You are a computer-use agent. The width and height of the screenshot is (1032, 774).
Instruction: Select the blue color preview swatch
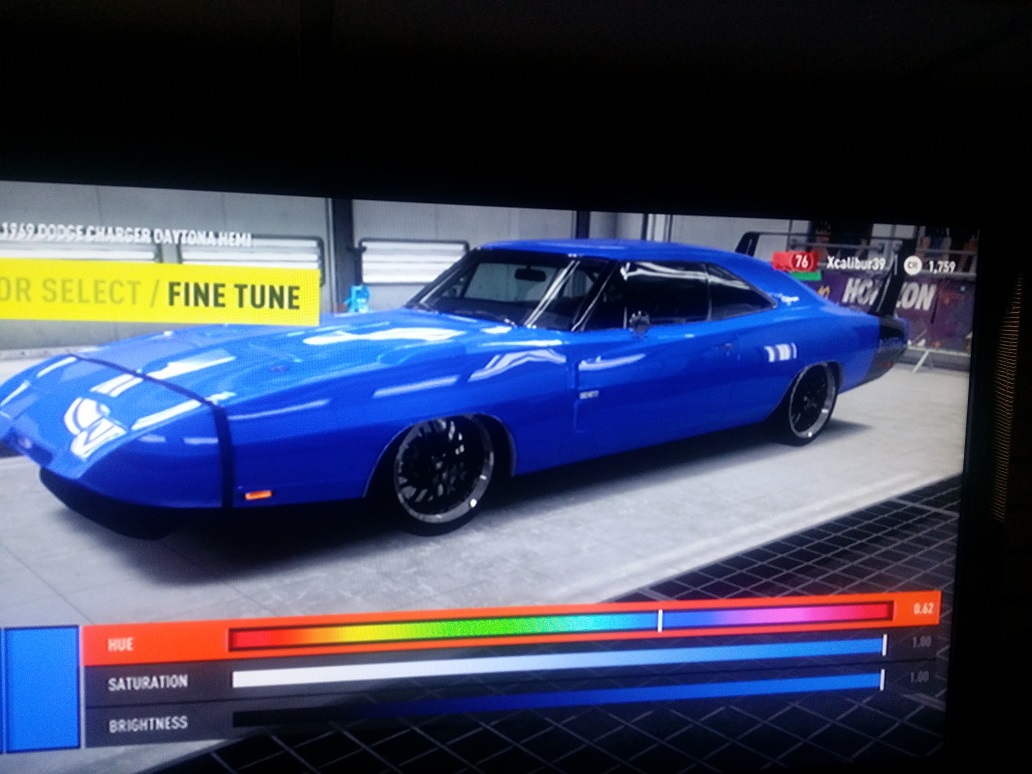[41, 688]
